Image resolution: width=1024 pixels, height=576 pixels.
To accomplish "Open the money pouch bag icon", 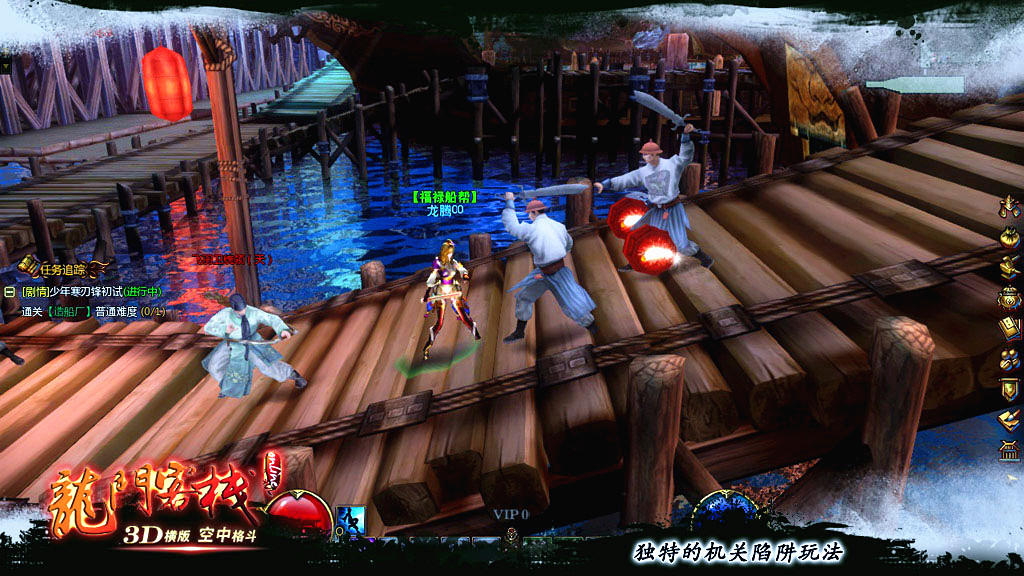I will coord(1008,237).
